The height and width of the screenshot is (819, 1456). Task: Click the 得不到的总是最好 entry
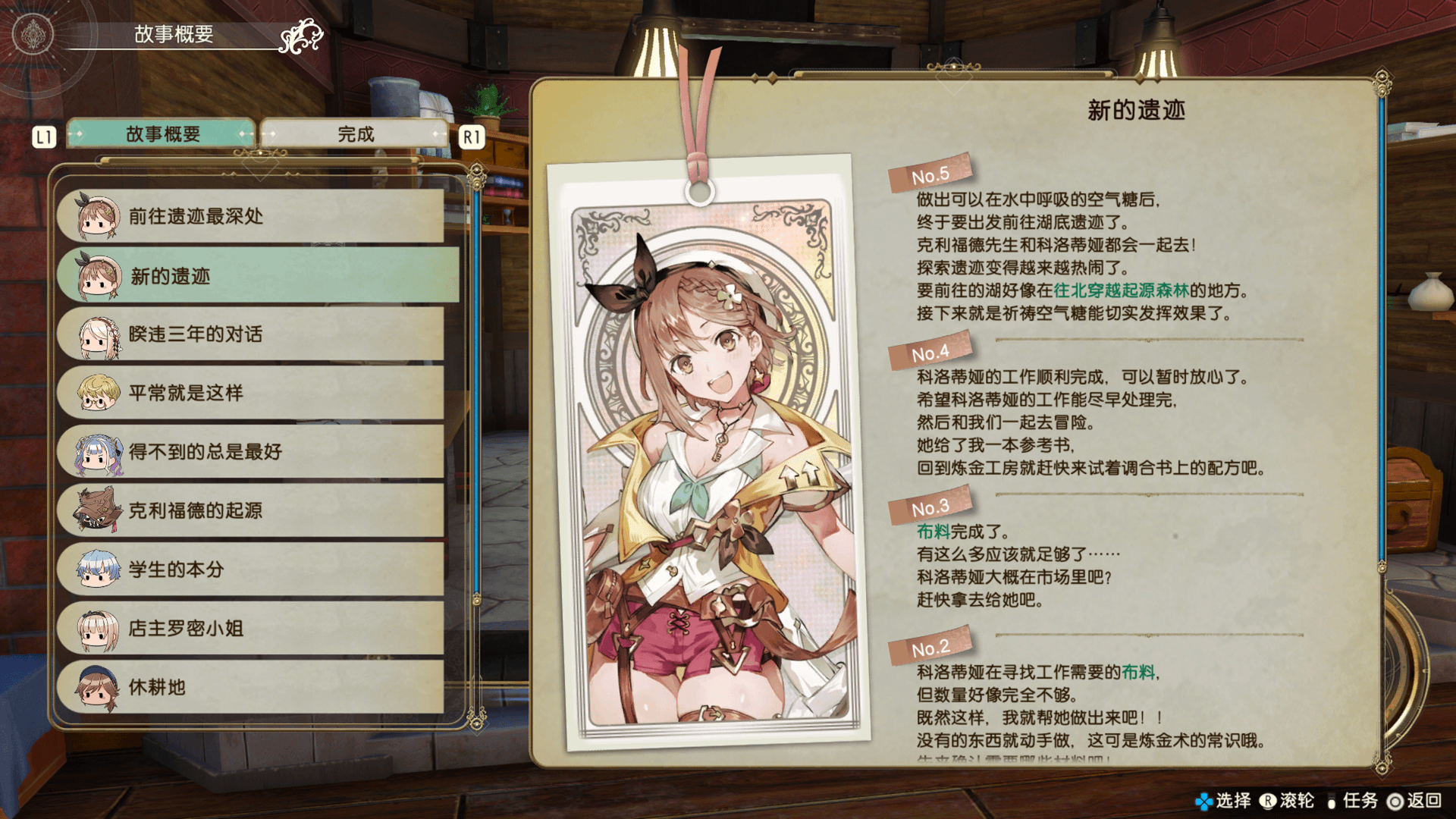point(250,452)
